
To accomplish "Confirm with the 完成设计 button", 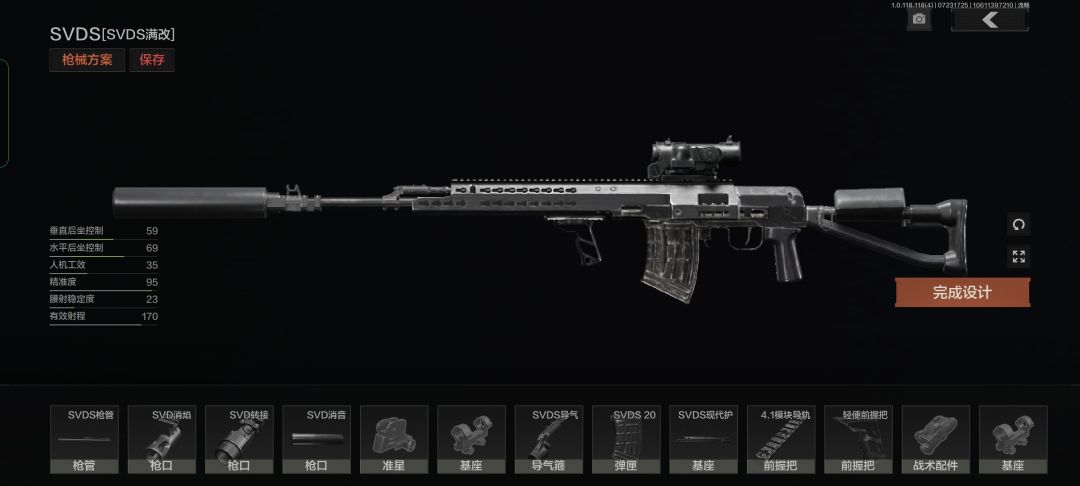I will [x=962, y=292].
